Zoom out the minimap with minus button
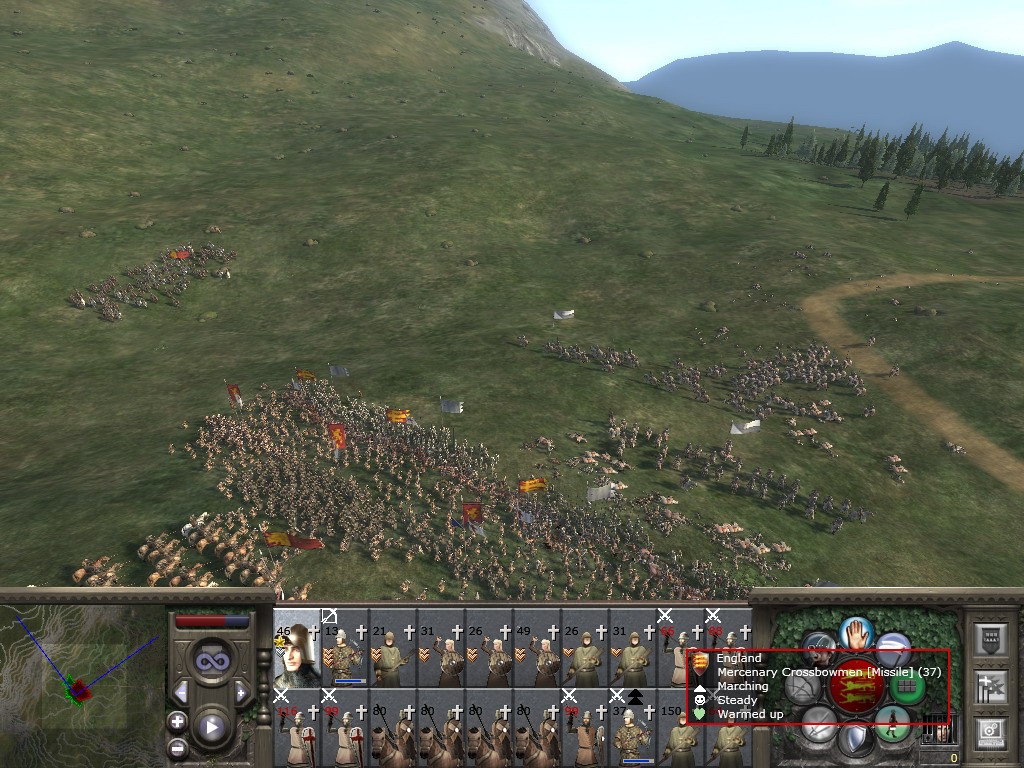This screenshot has width=1024, height=768. point(177,748)
